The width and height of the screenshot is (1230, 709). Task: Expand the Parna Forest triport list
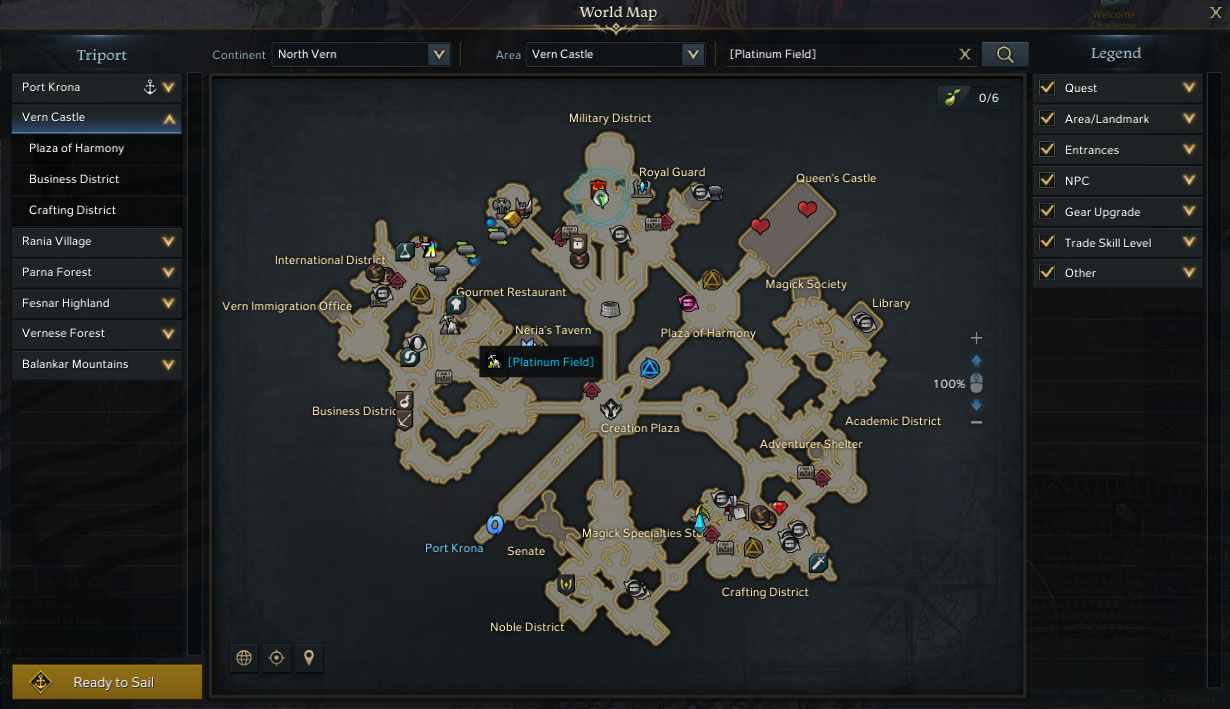point(168,272)
